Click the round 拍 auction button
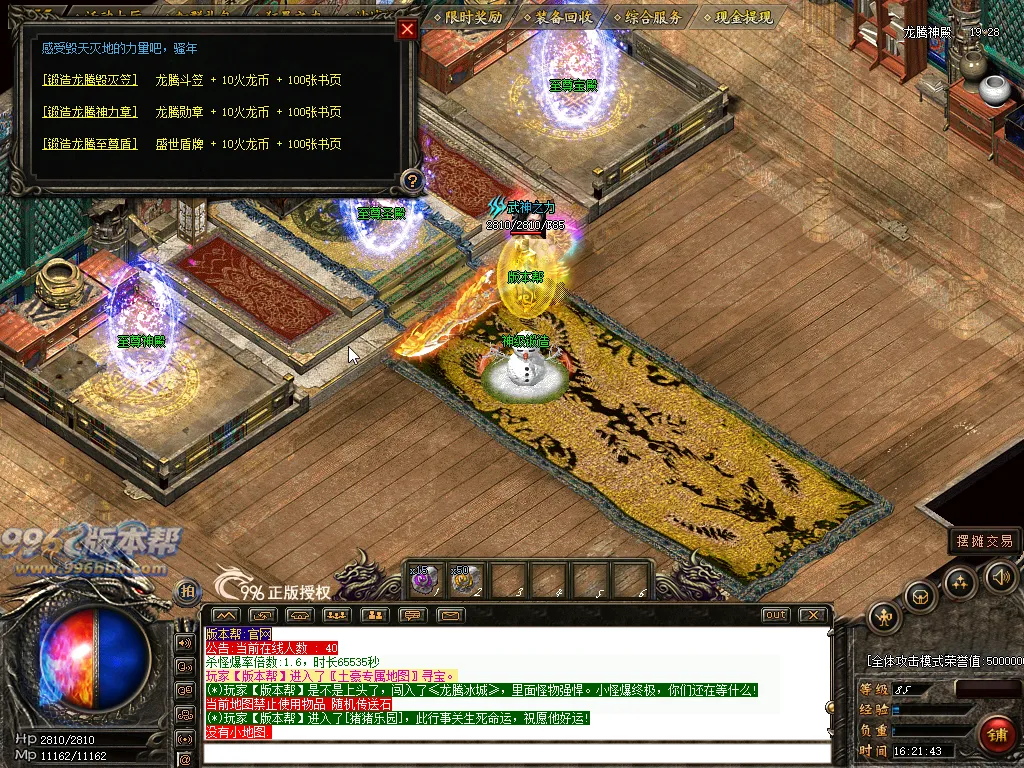1024x768 pixels. point(186,593)
